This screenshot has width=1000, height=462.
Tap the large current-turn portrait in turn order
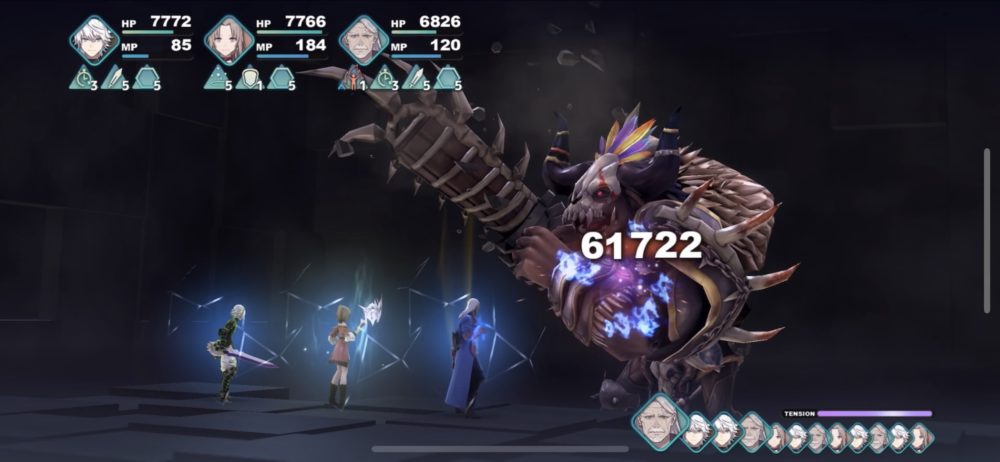tap(660, 419)
